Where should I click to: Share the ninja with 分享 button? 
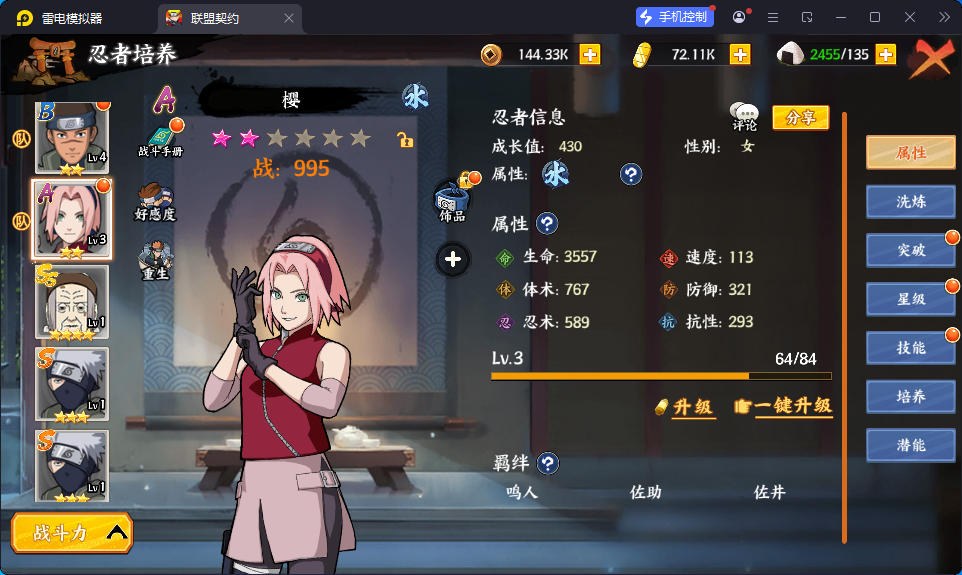[800, 118]
